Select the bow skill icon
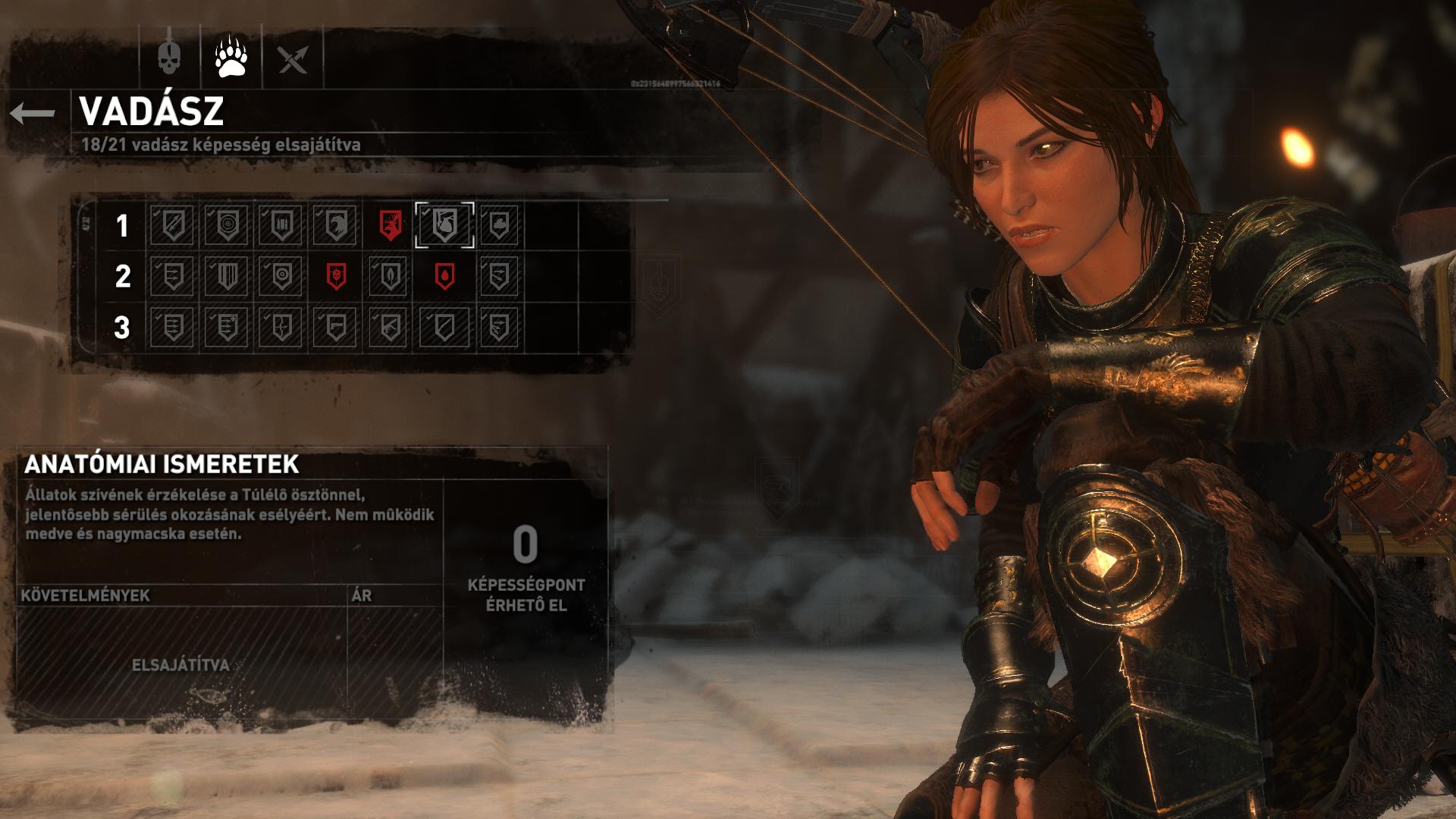 click(x=281, y=328)
